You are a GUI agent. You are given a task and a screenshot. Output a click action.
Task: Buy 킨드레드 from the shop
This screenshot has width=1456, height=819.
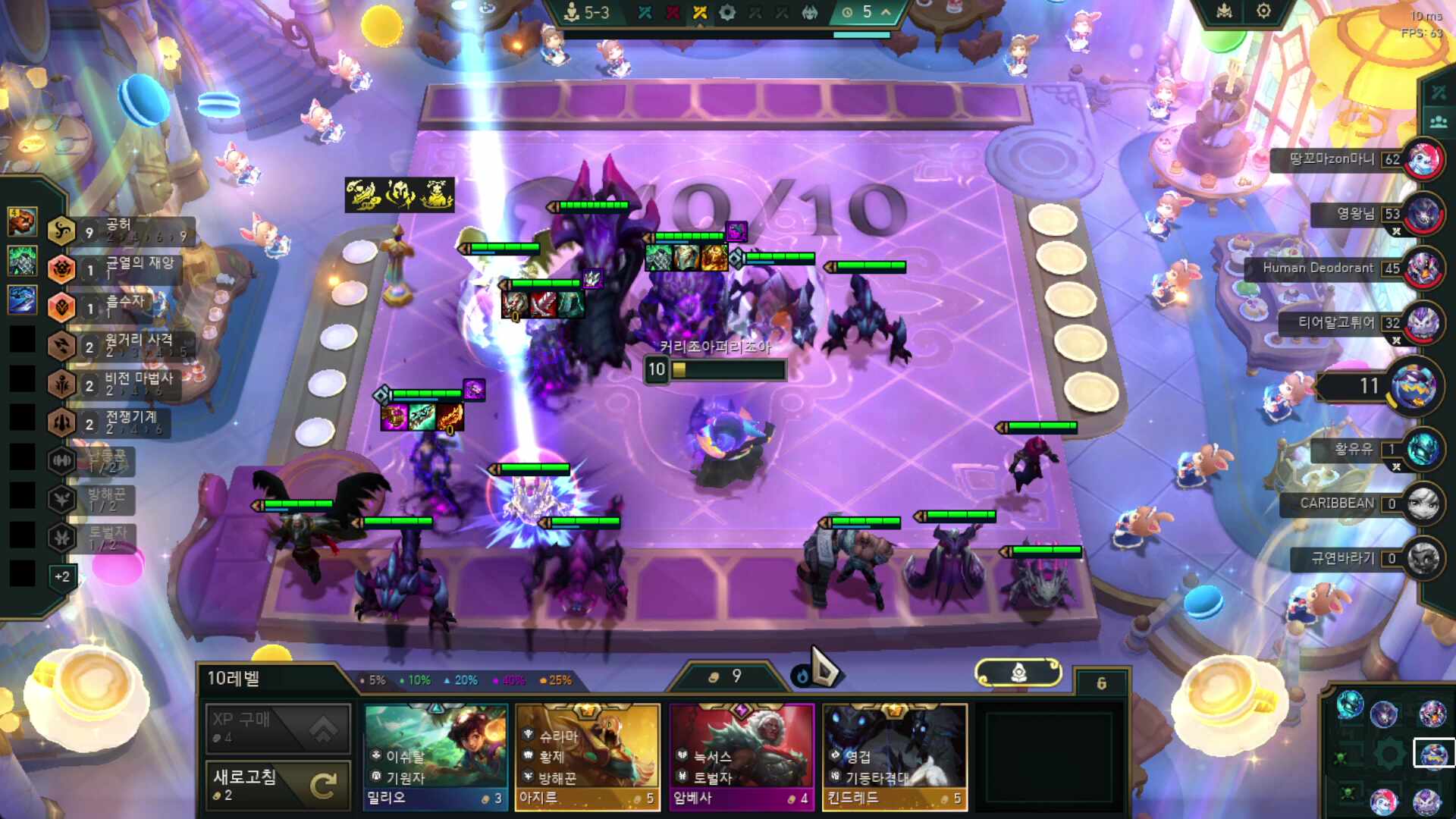pos(894,757)
